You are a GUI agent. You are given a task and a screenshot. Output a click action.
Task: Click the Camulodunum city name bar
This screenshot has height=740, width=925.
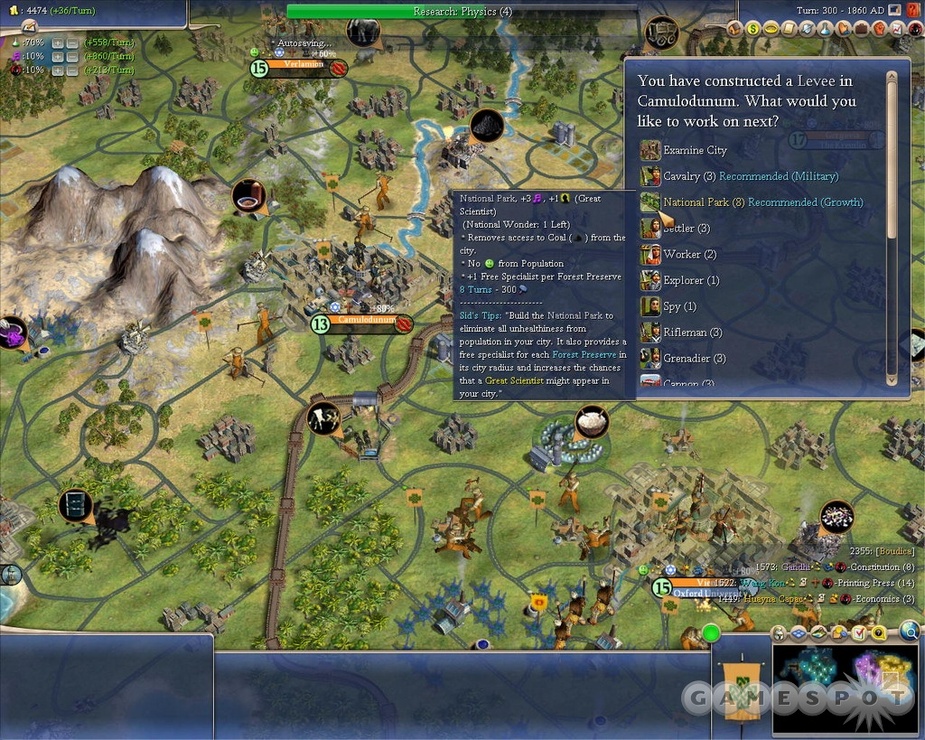point(372,322)
